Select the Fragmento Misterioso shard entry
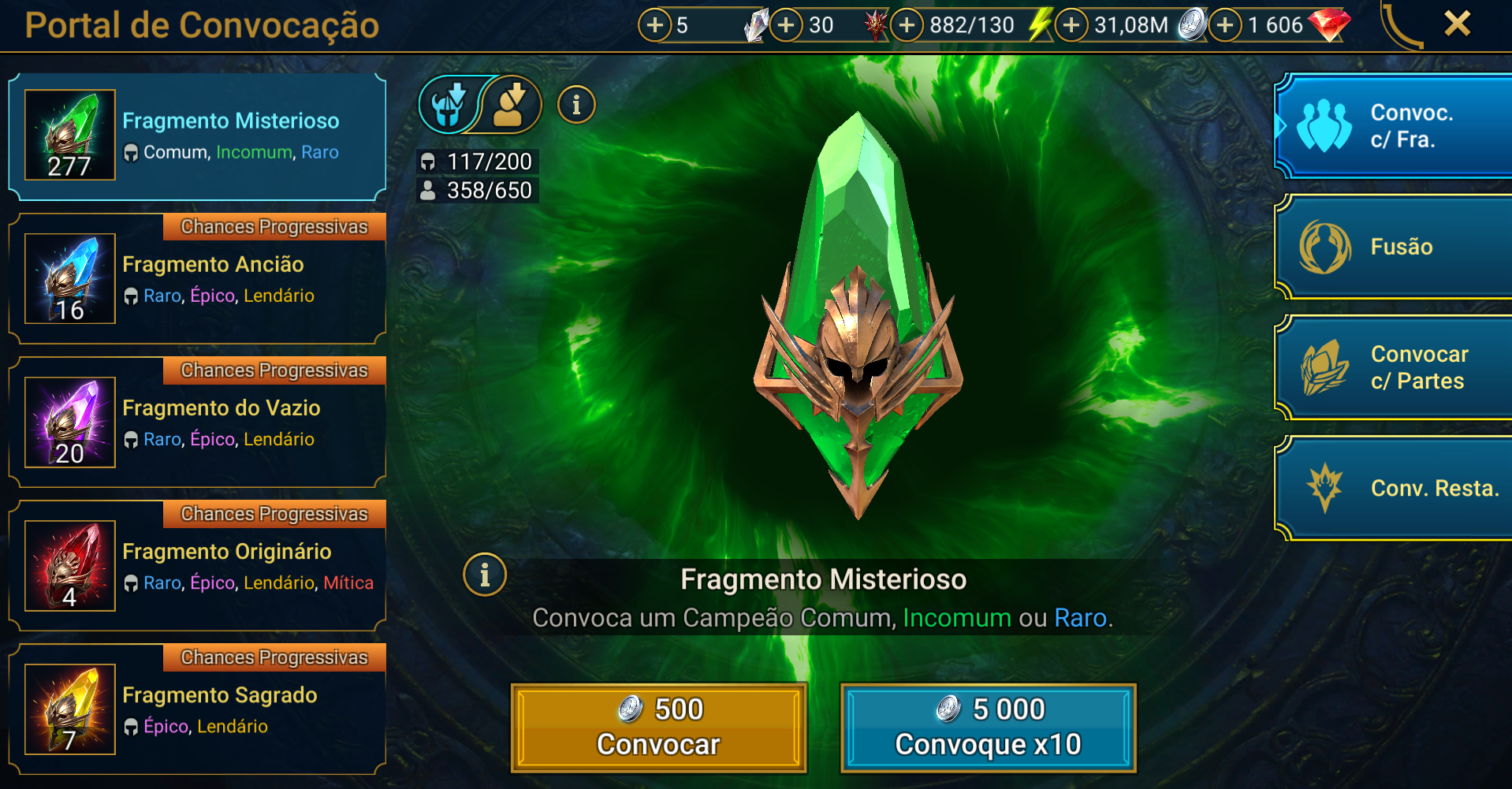Image resolution: width=1512 pixels, height=789 pixels. [x=197, y=136]
